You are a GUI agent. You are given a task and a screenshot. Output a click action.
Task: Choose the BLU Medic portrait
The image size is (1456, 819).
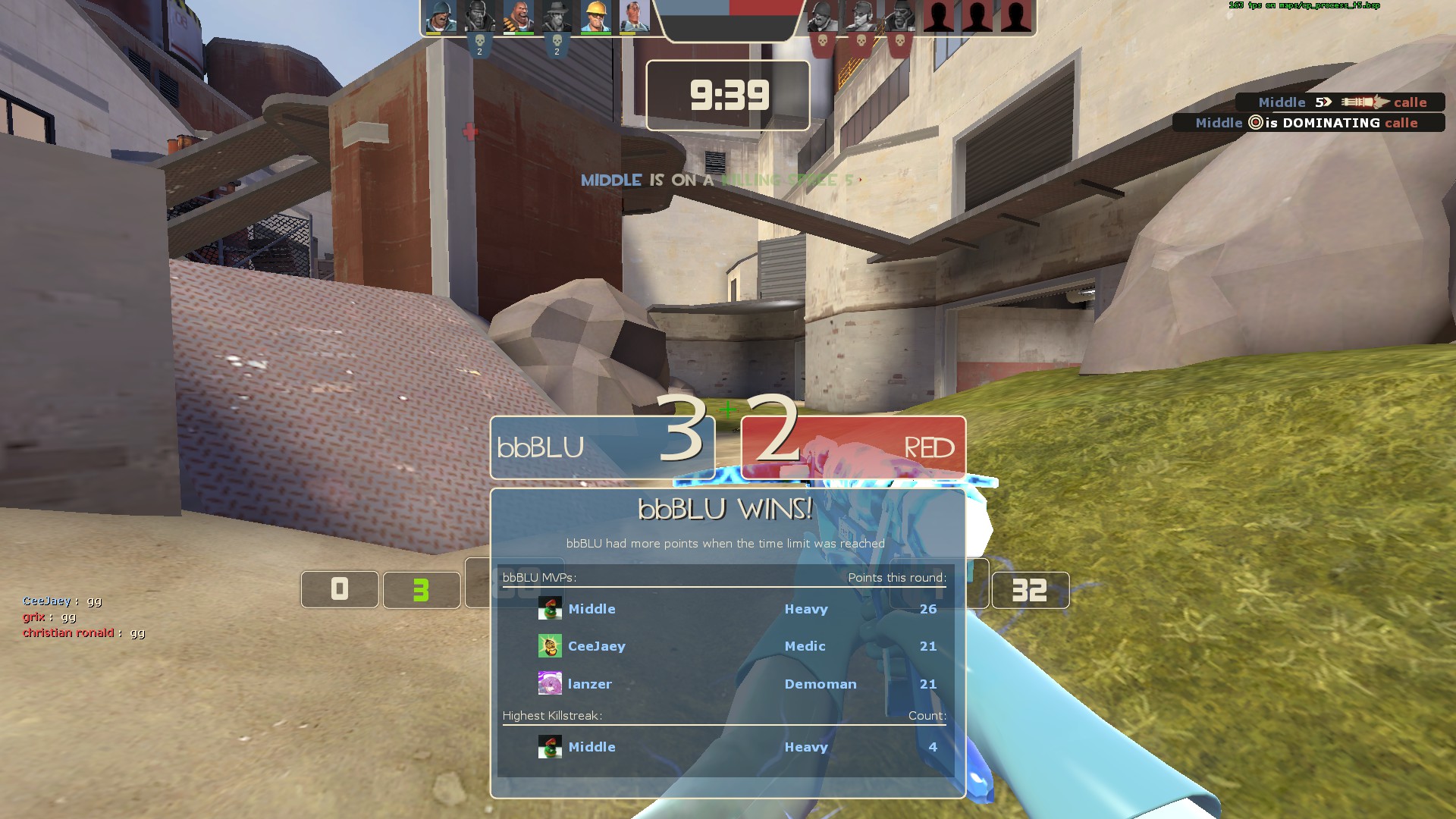coord(634,17)
